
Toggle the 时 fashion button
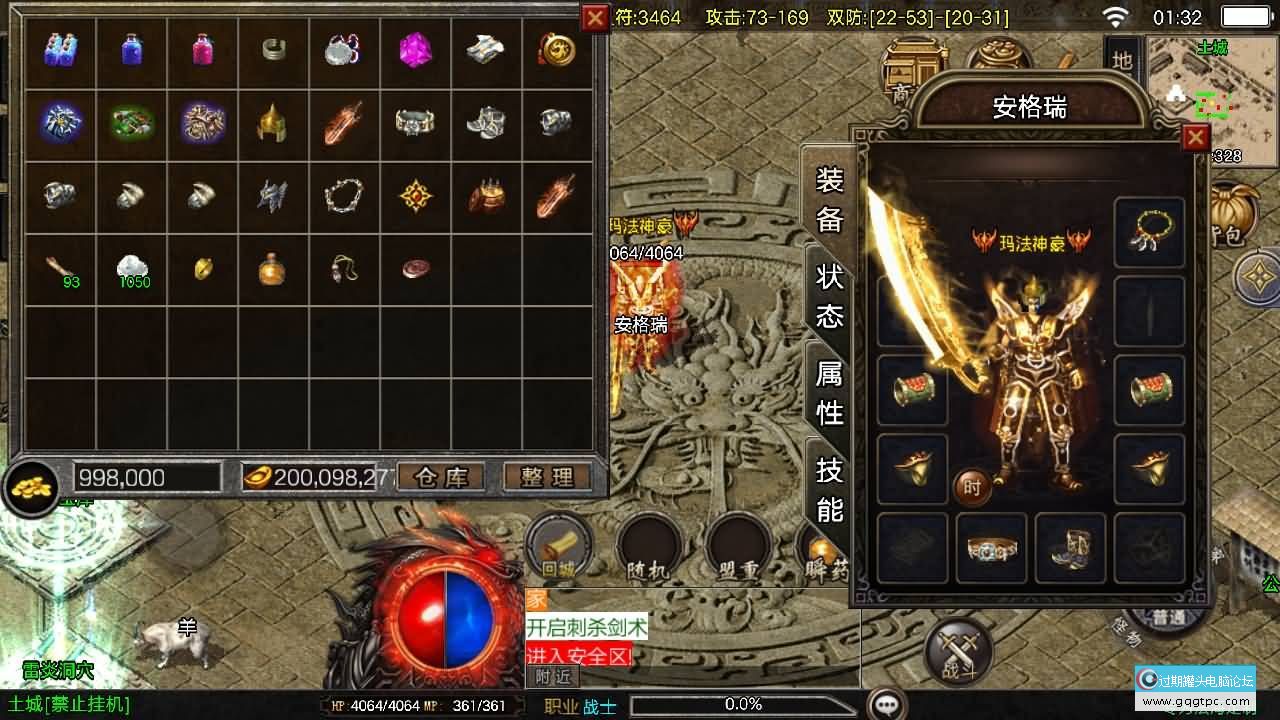[x=972, y=487]
